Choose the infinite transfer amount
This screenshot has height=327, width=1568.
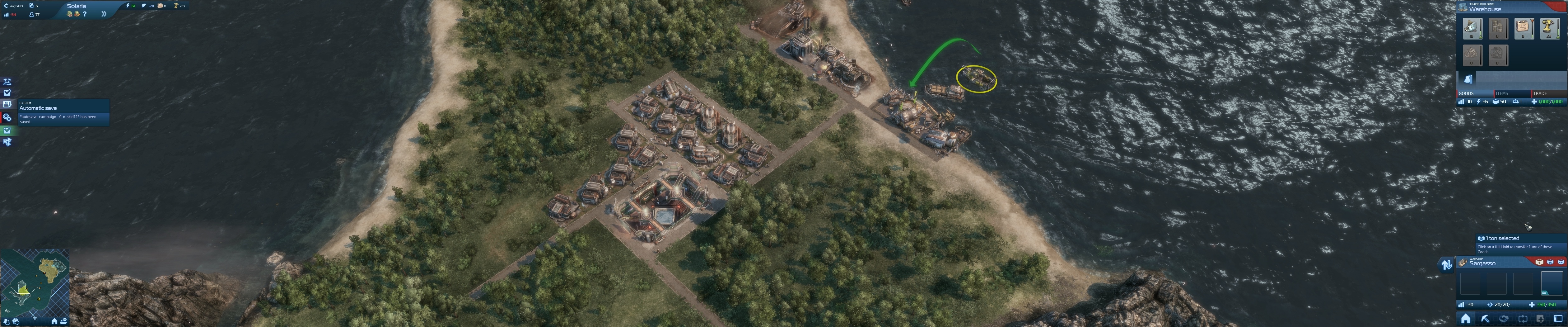pos(1561,262)
